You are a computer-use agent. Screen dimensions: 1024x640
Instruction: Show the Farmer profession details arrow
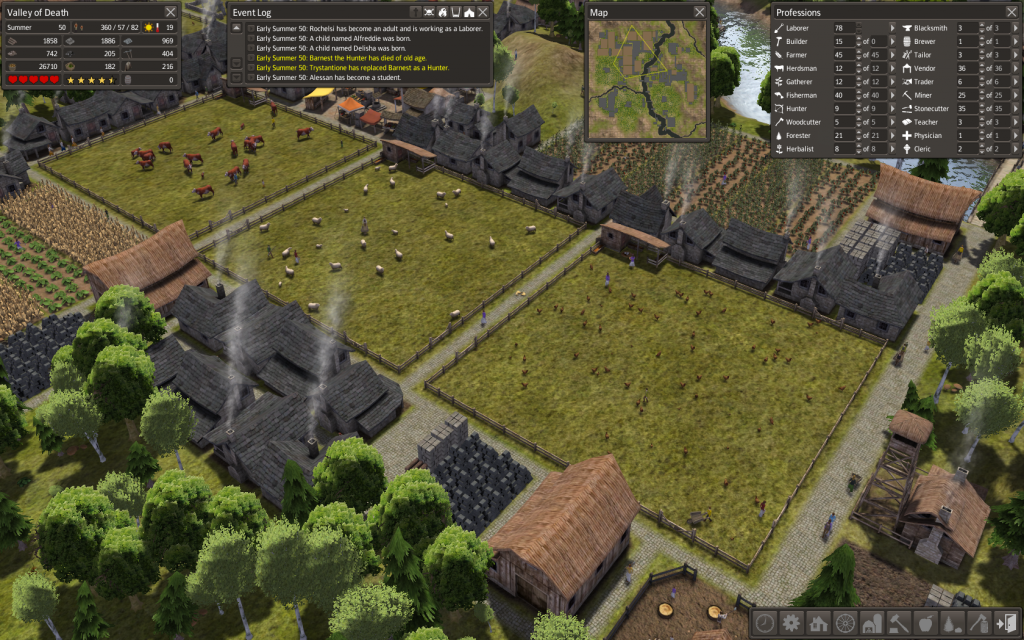[x=893, y=55]
